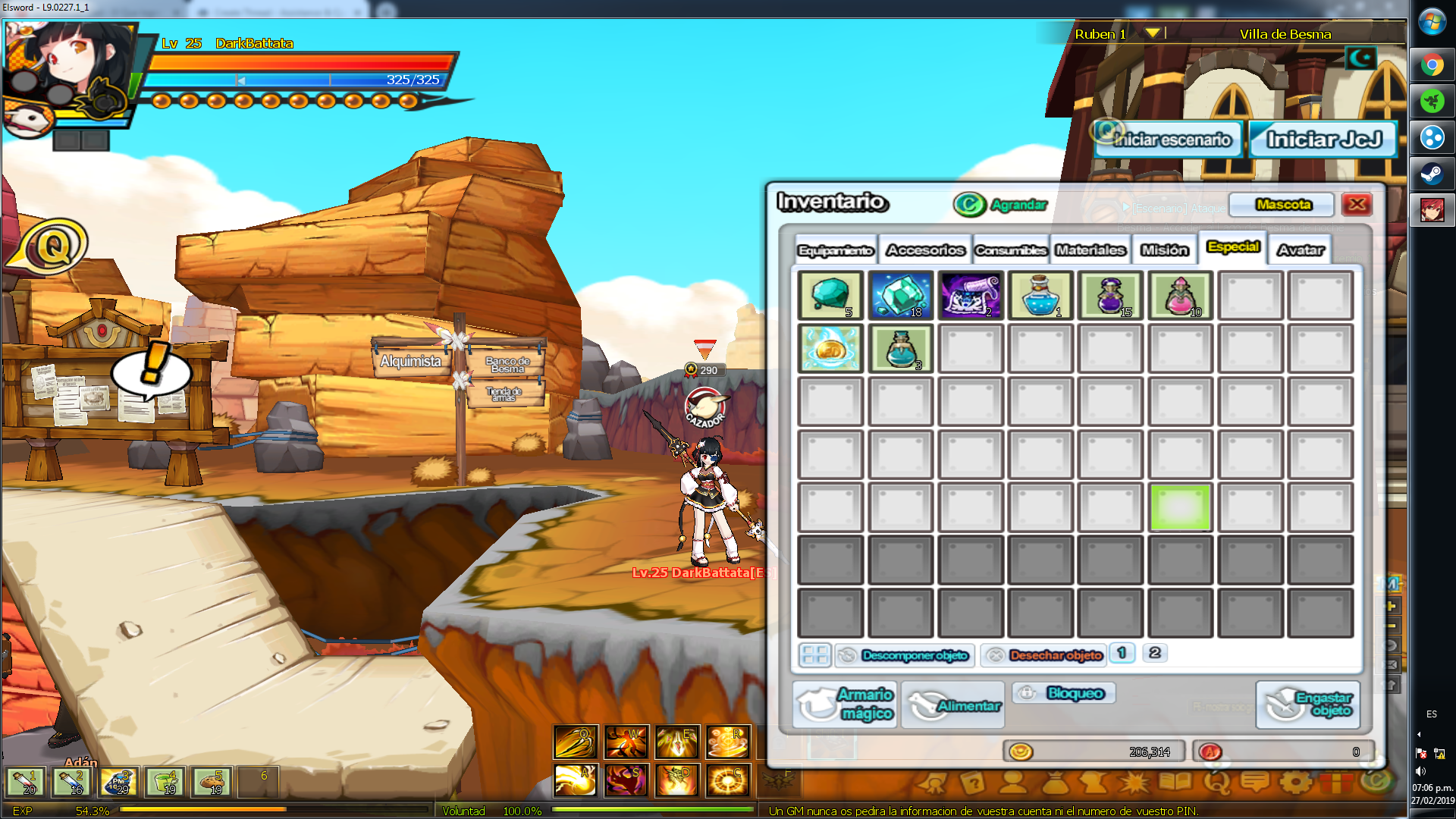Open the Avatar inventory tab

[1300, 250]
